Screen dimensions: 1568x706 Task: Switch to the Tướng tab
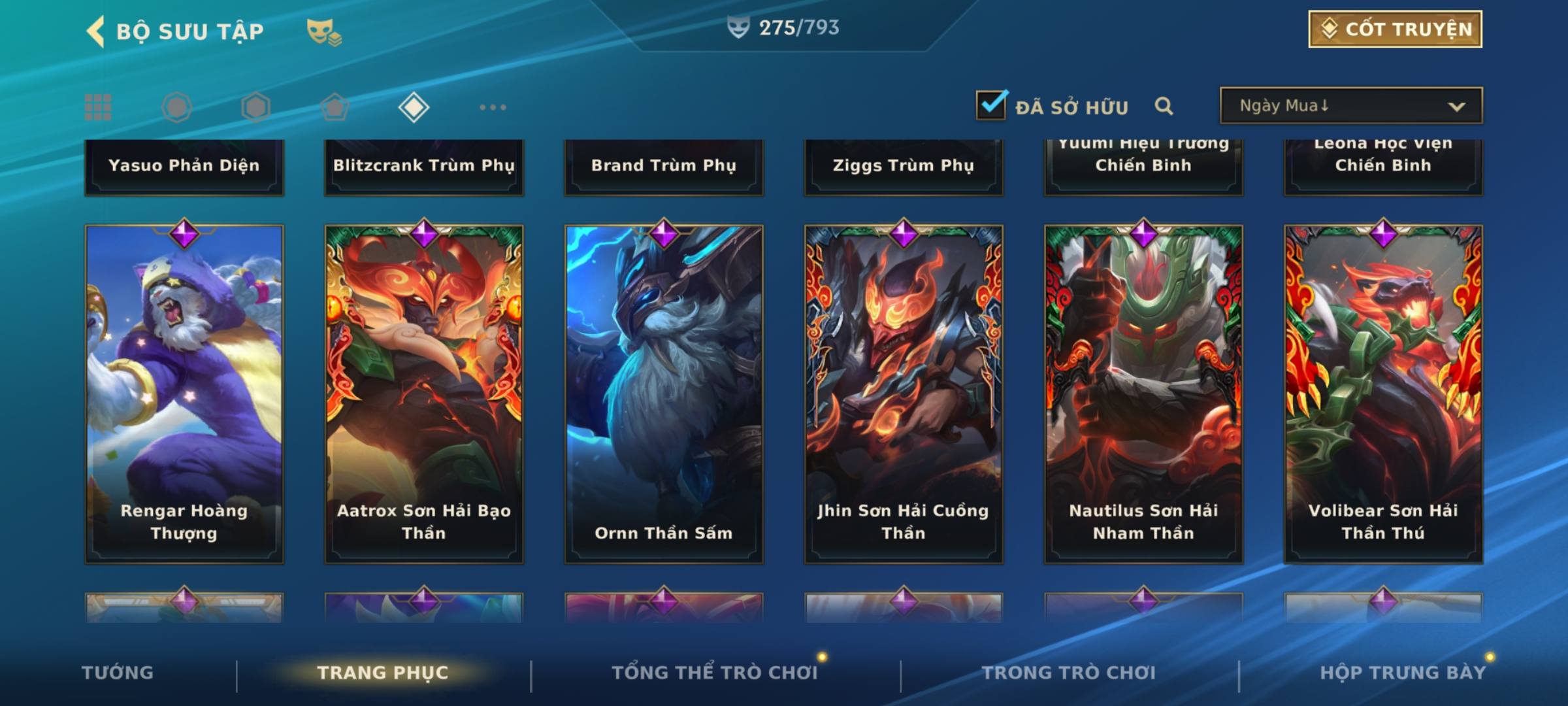(x=118, y=673)
